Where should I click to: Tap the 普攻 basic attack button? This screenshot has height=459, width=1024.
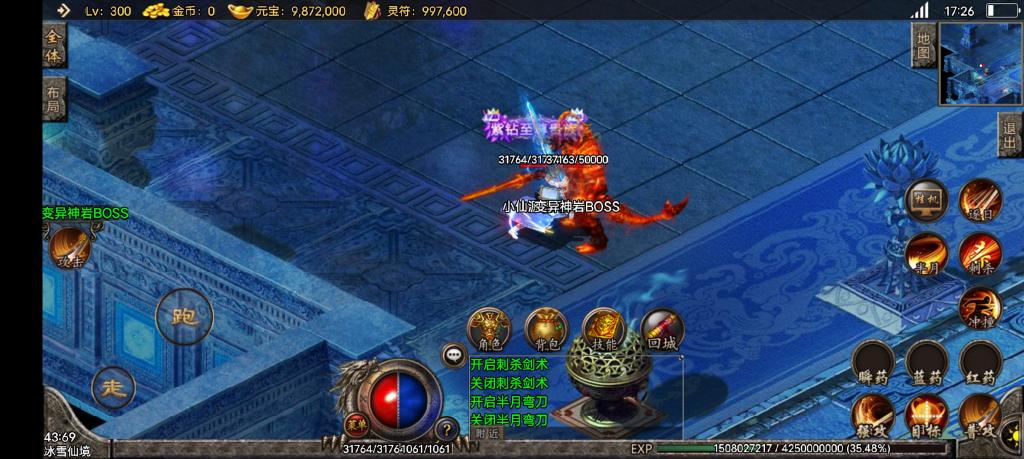coord(980,416)
